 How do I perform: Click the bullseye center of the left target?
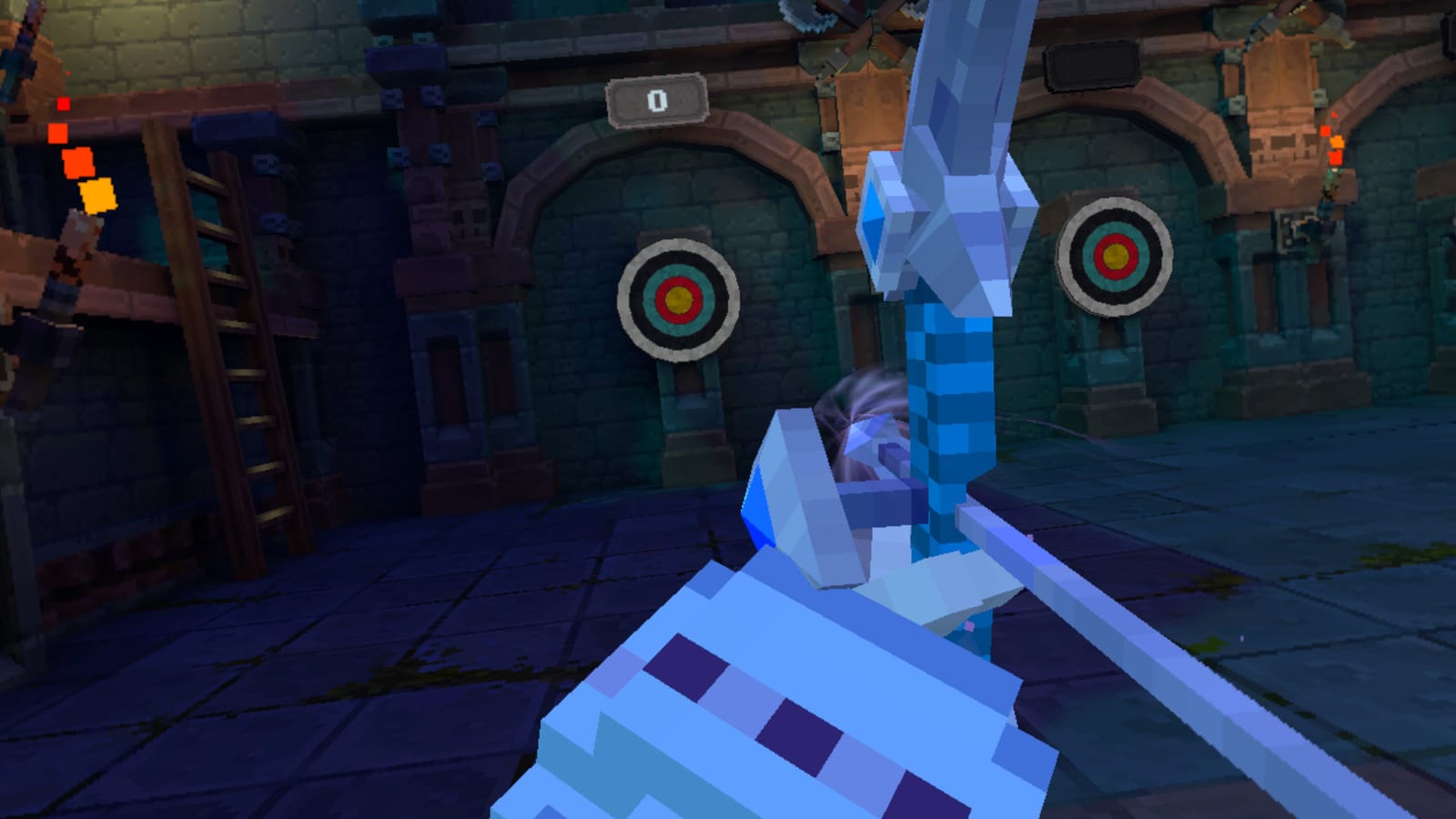point(677,300)
